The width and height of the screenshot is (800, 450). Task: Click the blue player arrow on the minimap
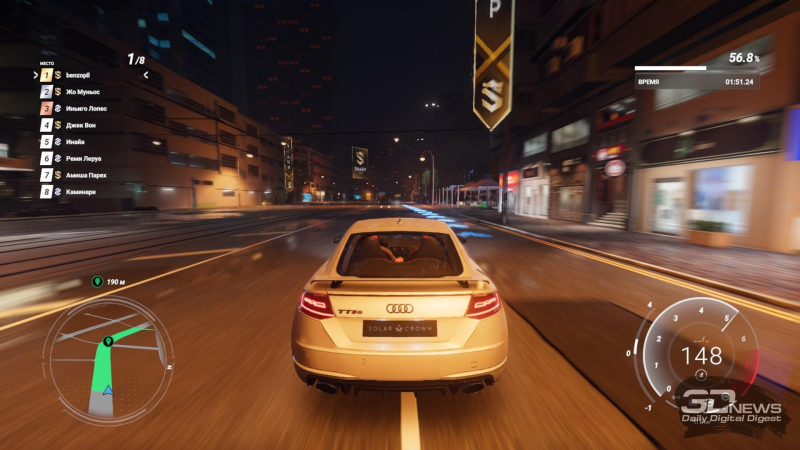pyautogui.click(x=106, y=388)
